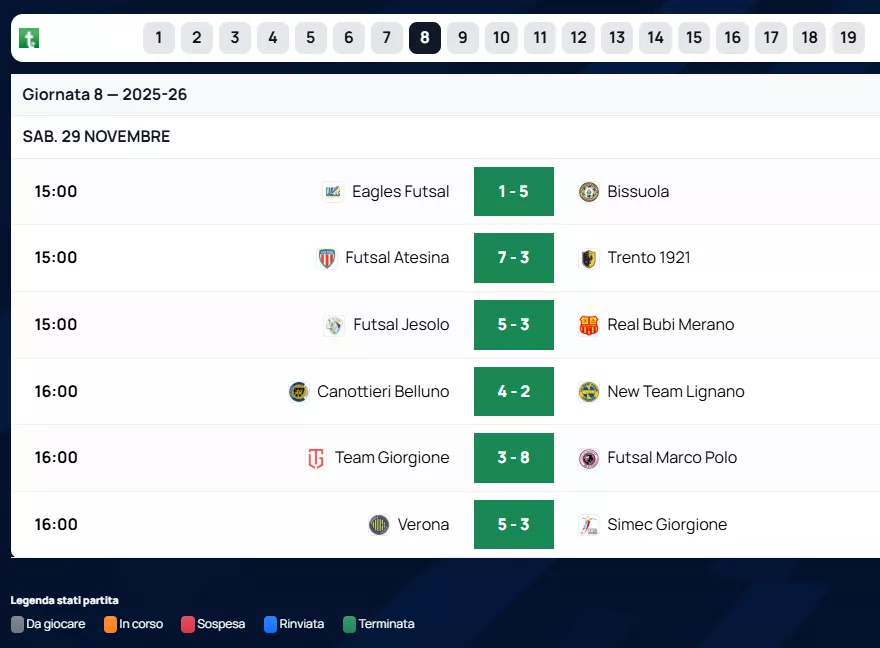Click the green logo icon at top left

[30, 38]
